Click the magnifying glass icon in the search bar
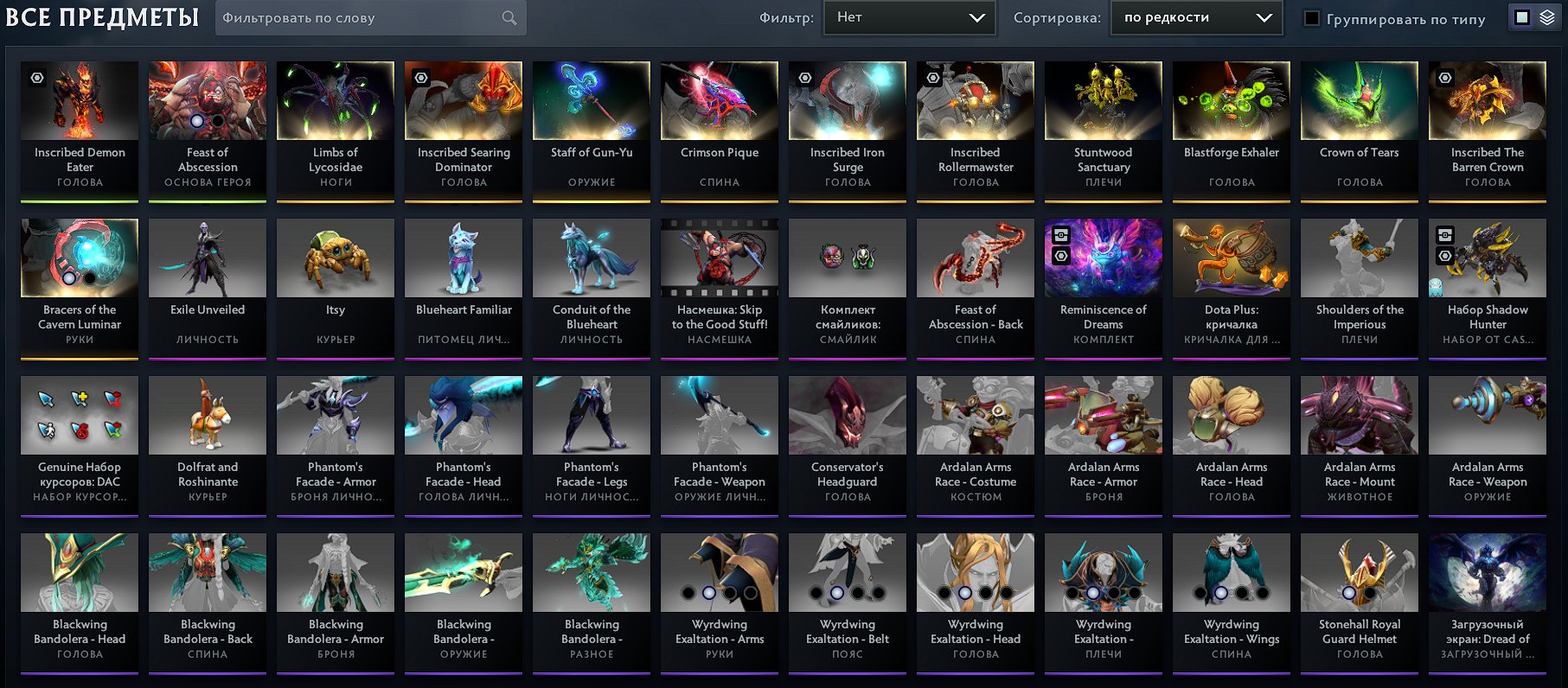This screenshot has width=1568, height=688. tap(509, 17)
